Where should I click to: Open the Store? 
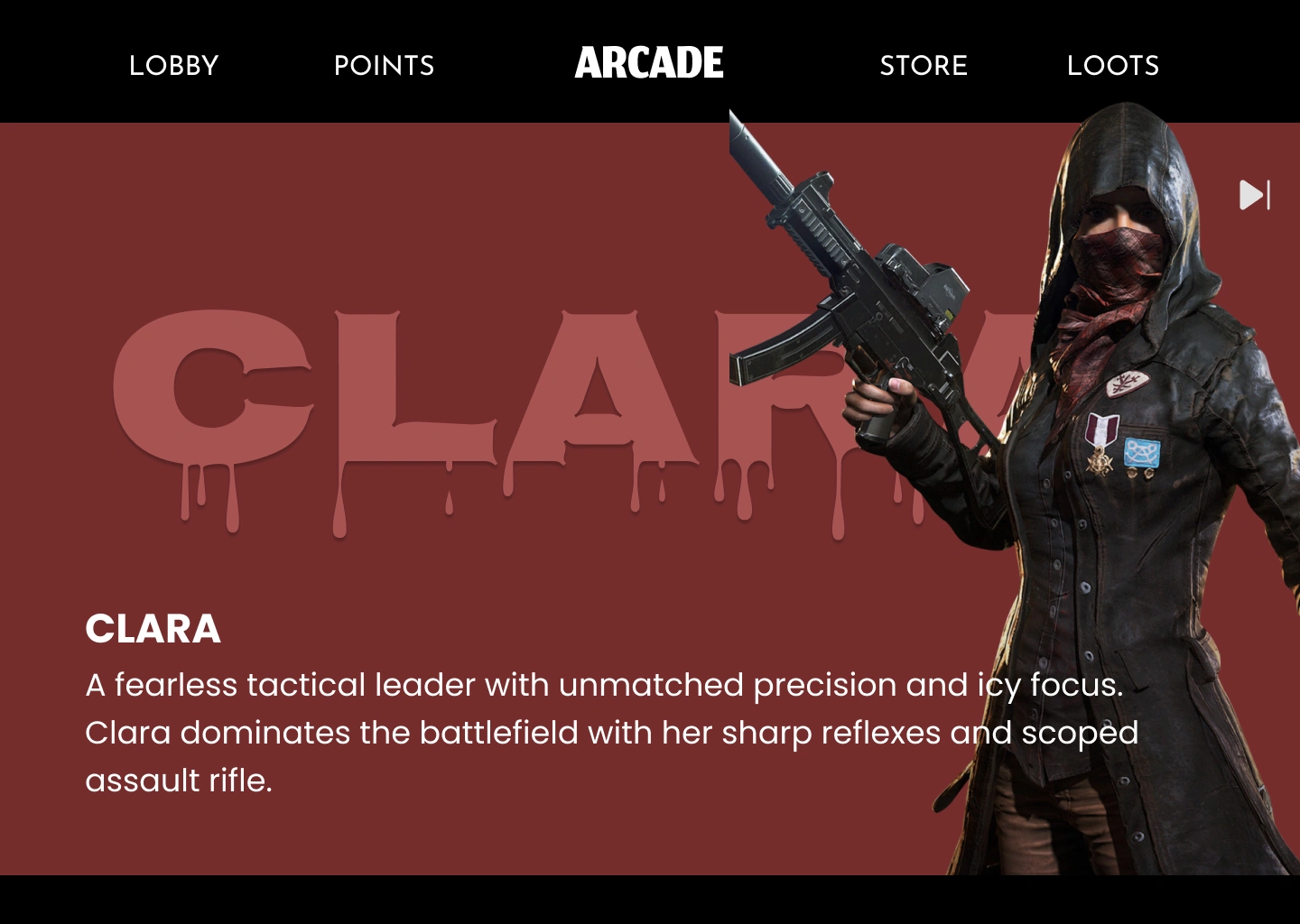924,65
